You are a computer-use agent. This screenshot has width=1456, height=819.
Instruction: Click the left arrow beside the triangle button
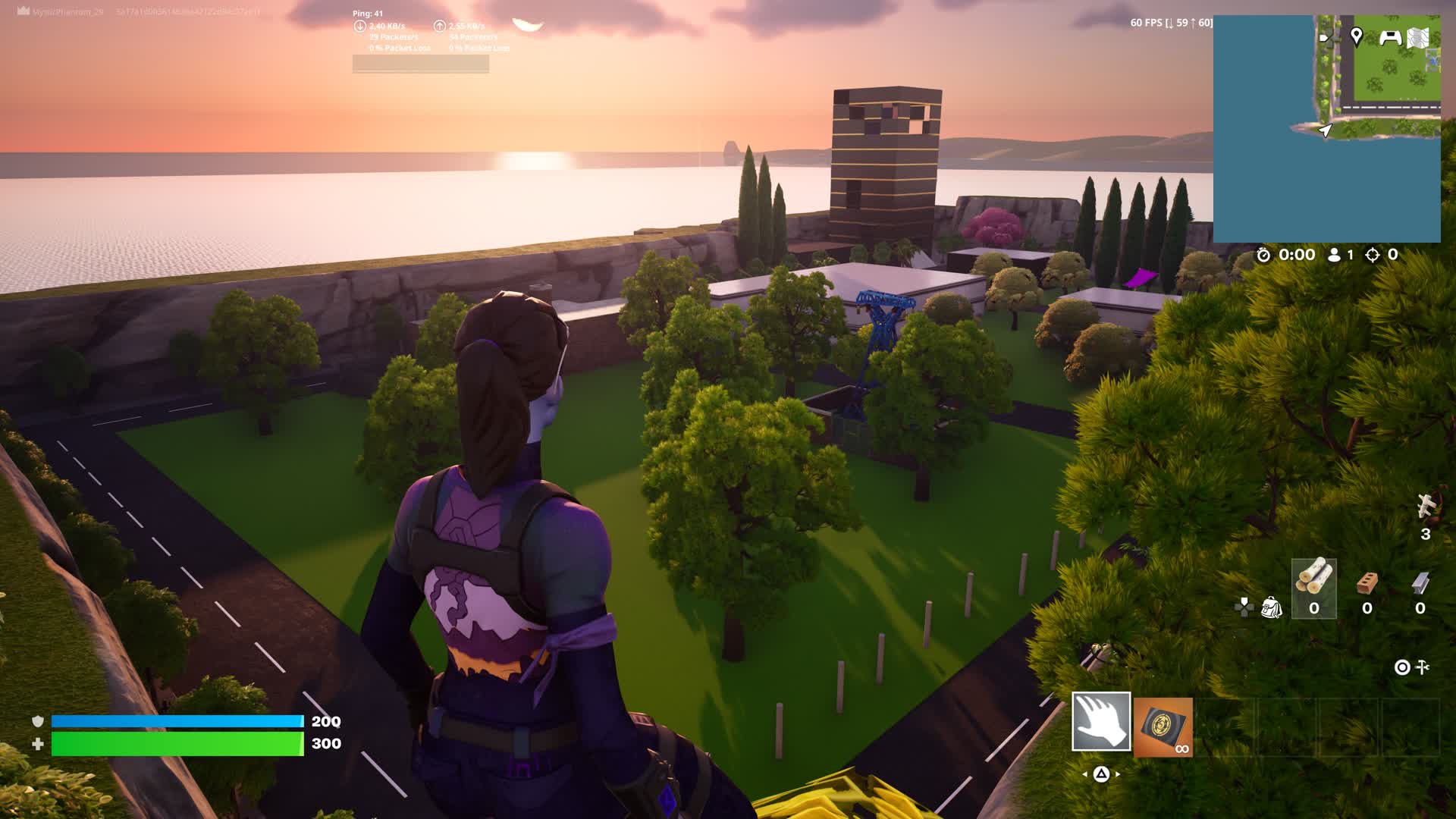pyautogui.click(x=1086, y=775)
